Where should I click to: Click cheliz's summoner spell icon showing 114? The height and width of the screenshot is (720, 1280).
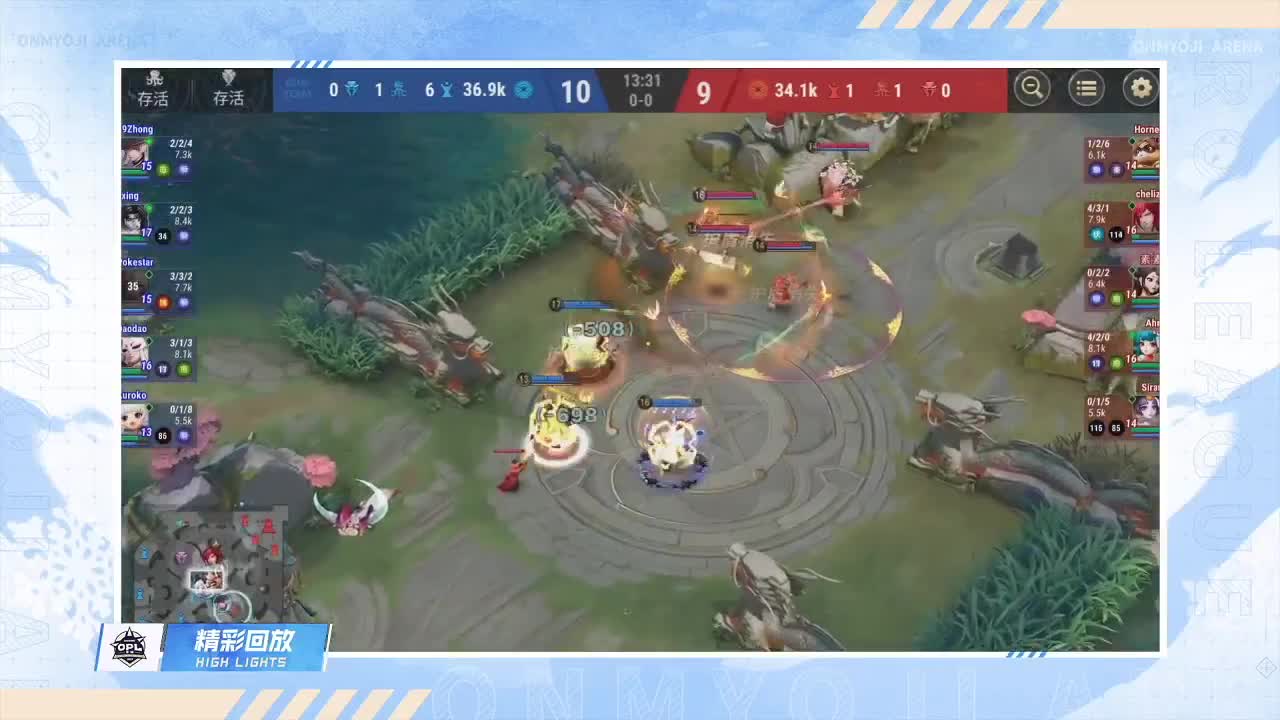(1114, 236)
